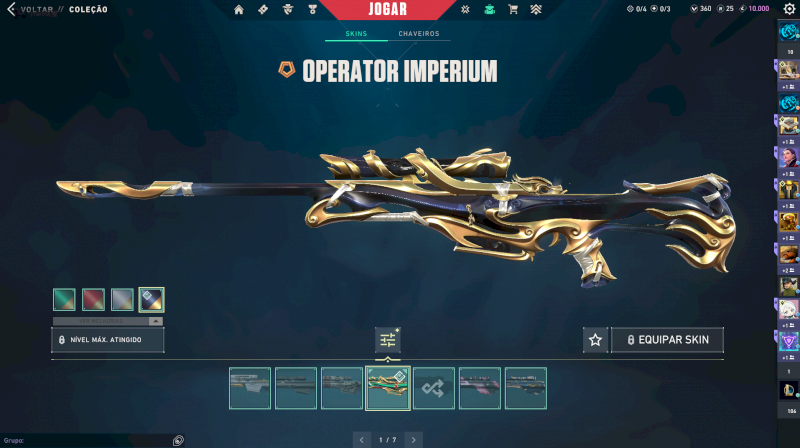Select the dark blue-gold variant swatch
This screenshot has width=800, height=448.
151,299
